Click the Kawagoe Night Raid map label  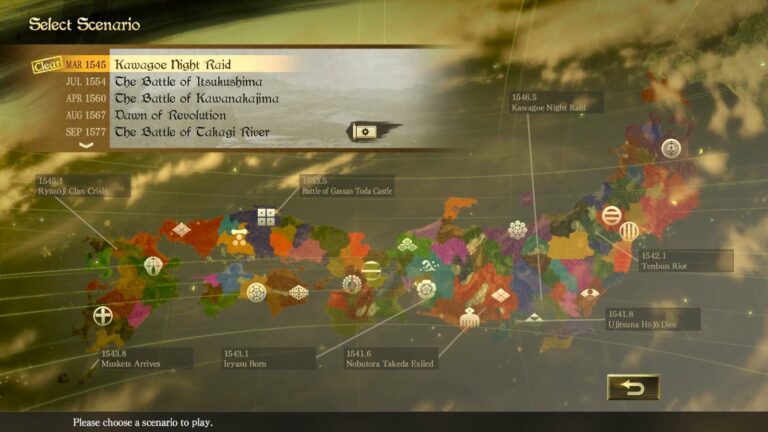(x=555, y=102)
